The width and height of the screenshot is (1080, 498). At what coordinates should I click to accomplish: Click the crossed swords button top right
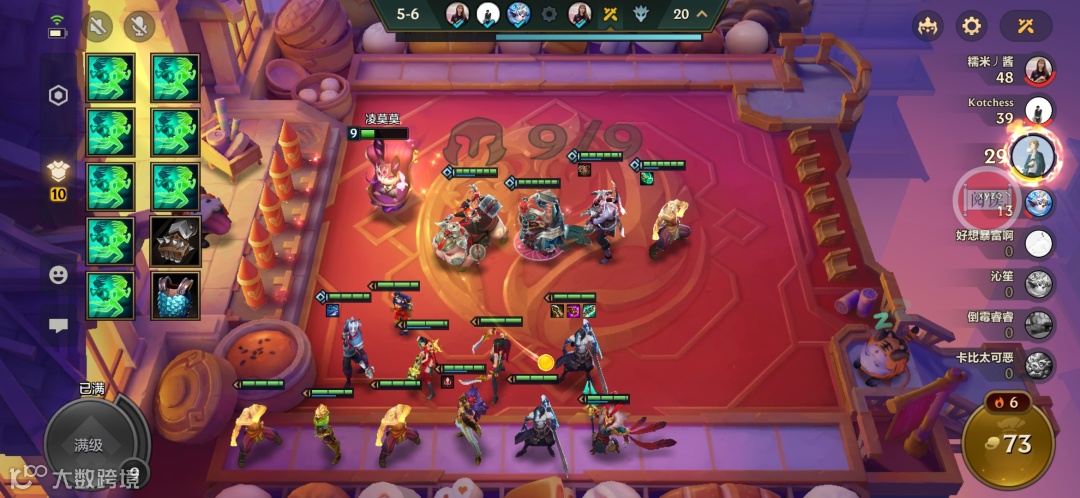click(x=1025, y=26)
